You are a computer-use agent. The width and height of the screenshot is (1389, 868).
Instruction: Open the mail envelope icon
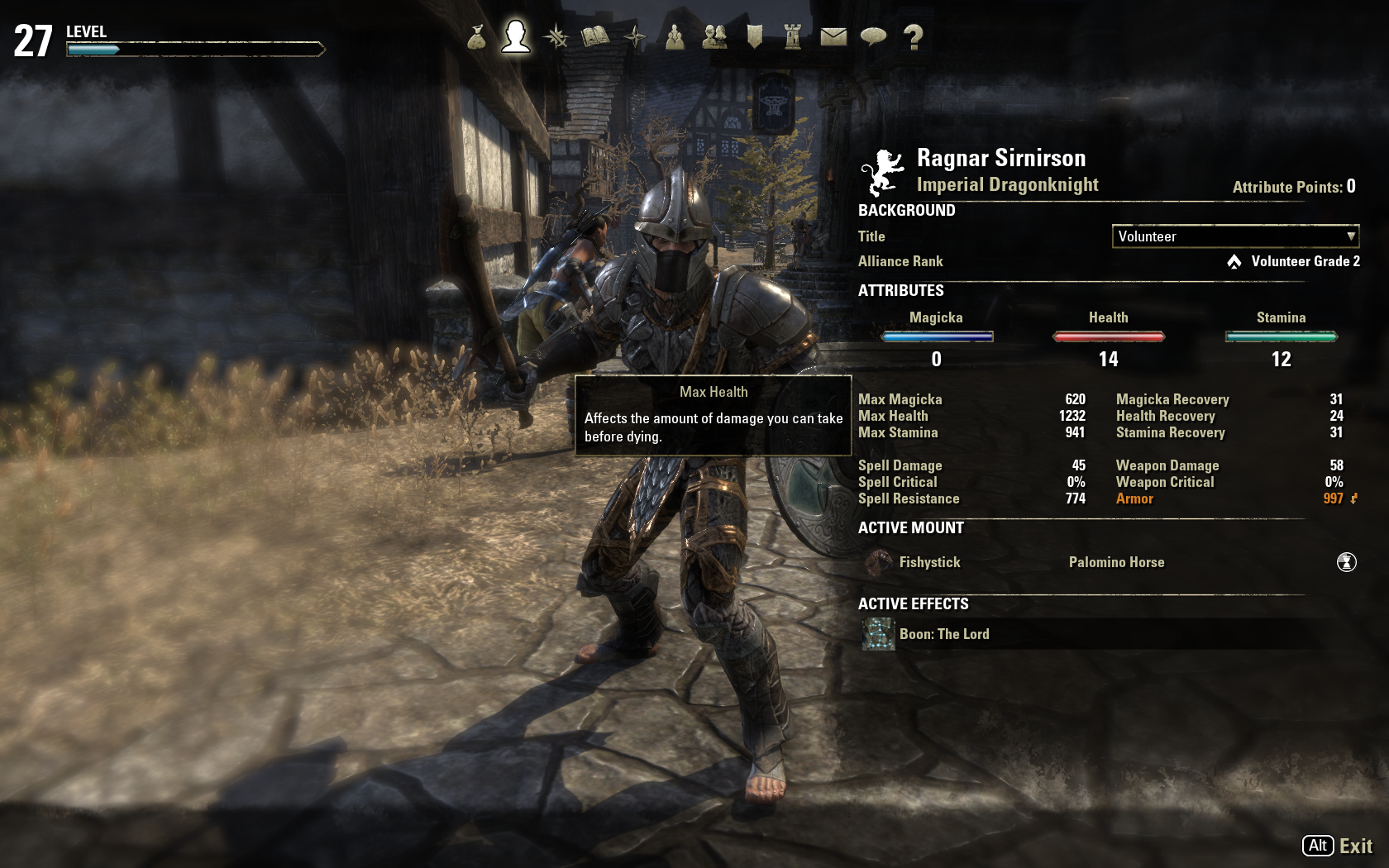click(x=833, y=37)
